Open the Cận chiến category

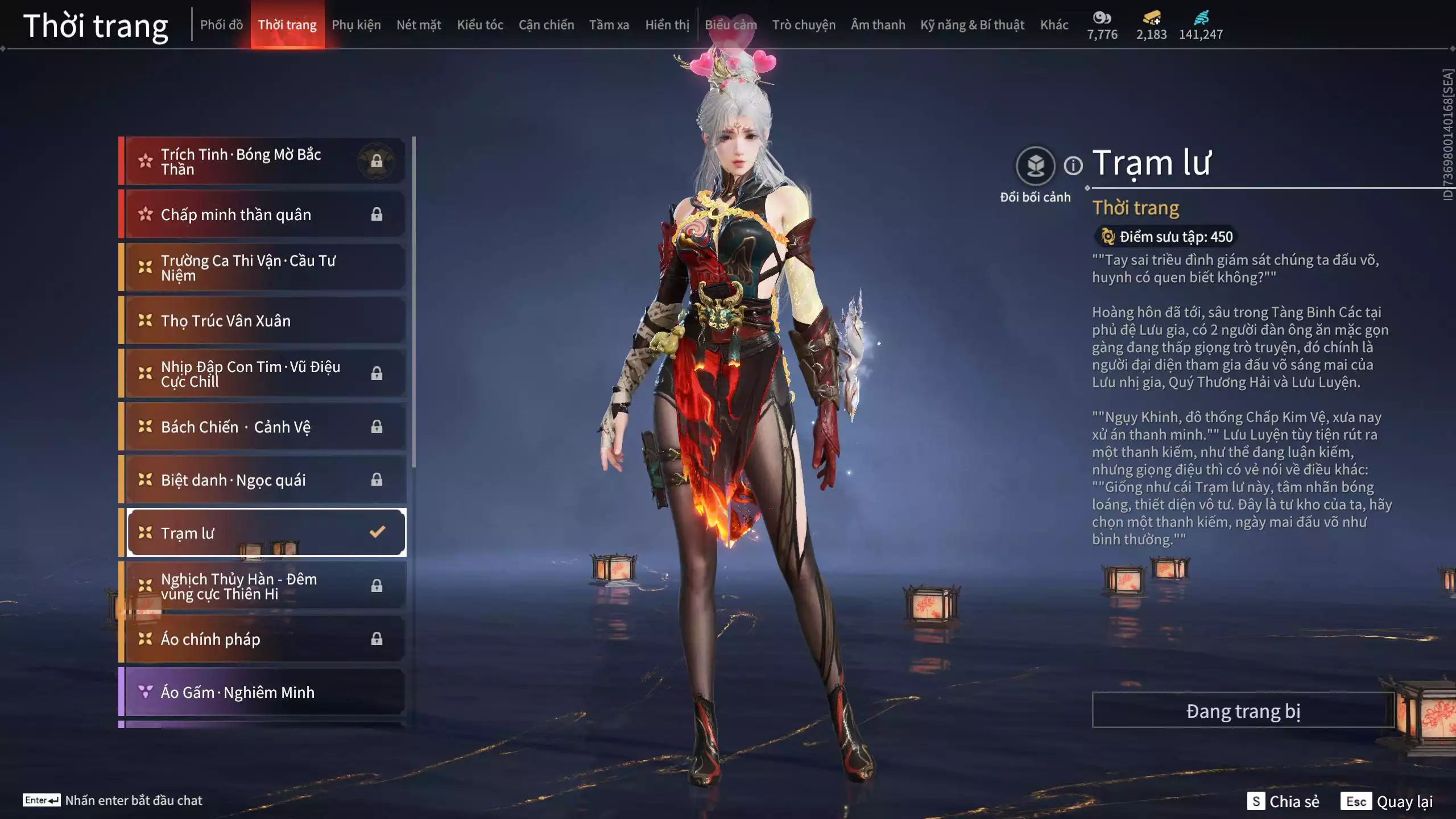coord(546,25)
